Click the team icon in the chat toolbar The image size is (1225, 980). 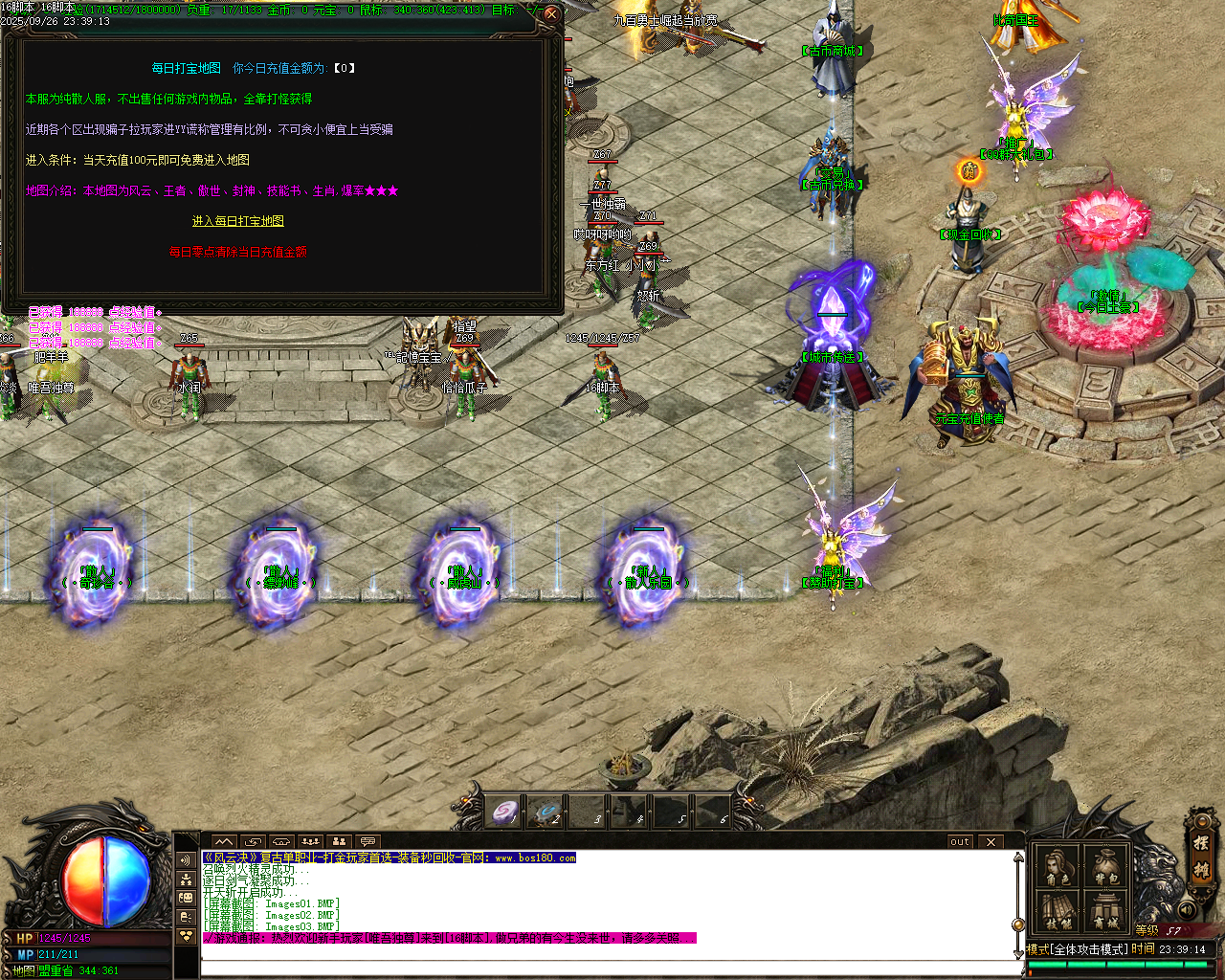(x=339, y=841)
